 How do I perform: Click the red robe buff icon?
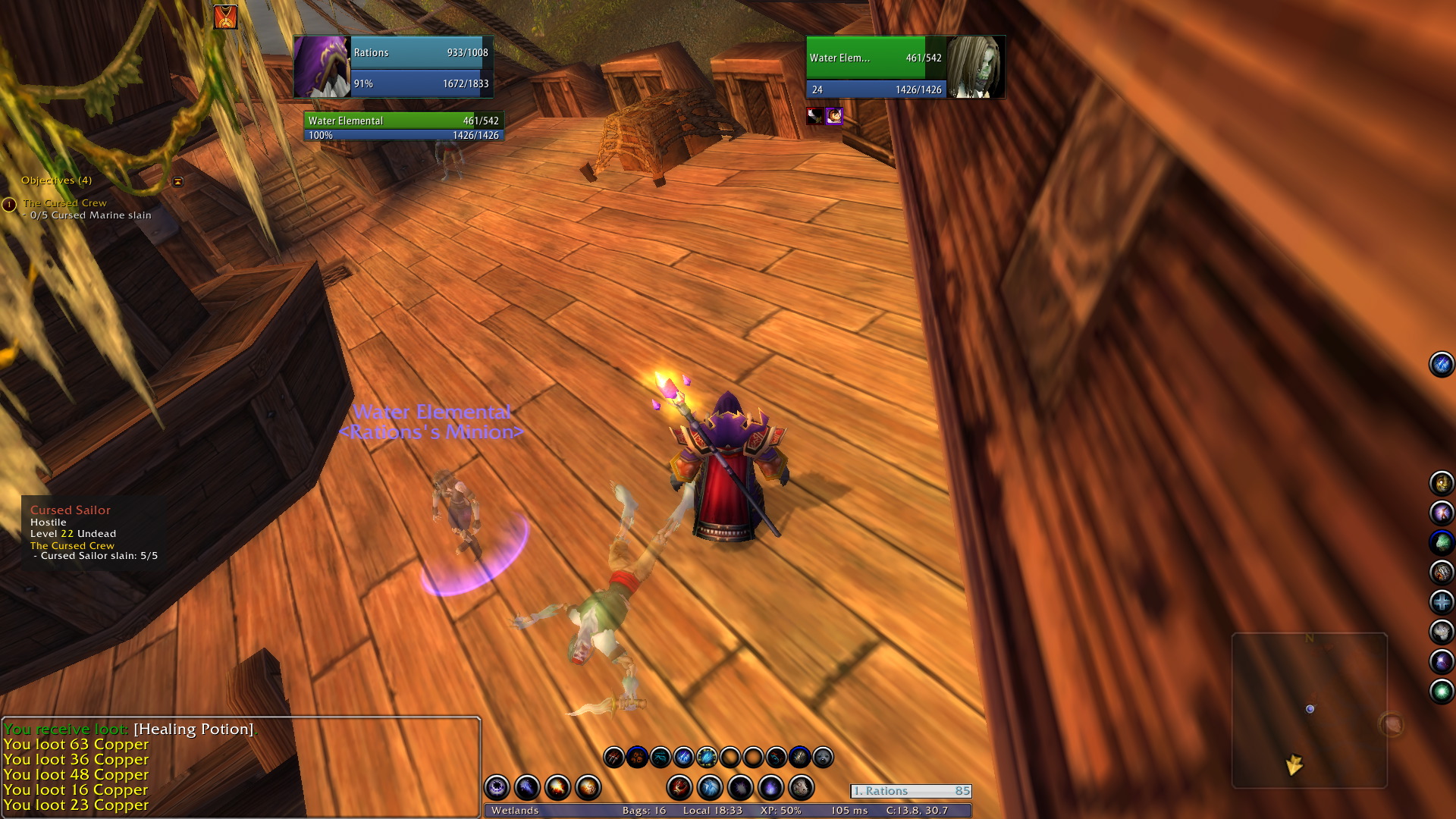(x=225, y=17)
